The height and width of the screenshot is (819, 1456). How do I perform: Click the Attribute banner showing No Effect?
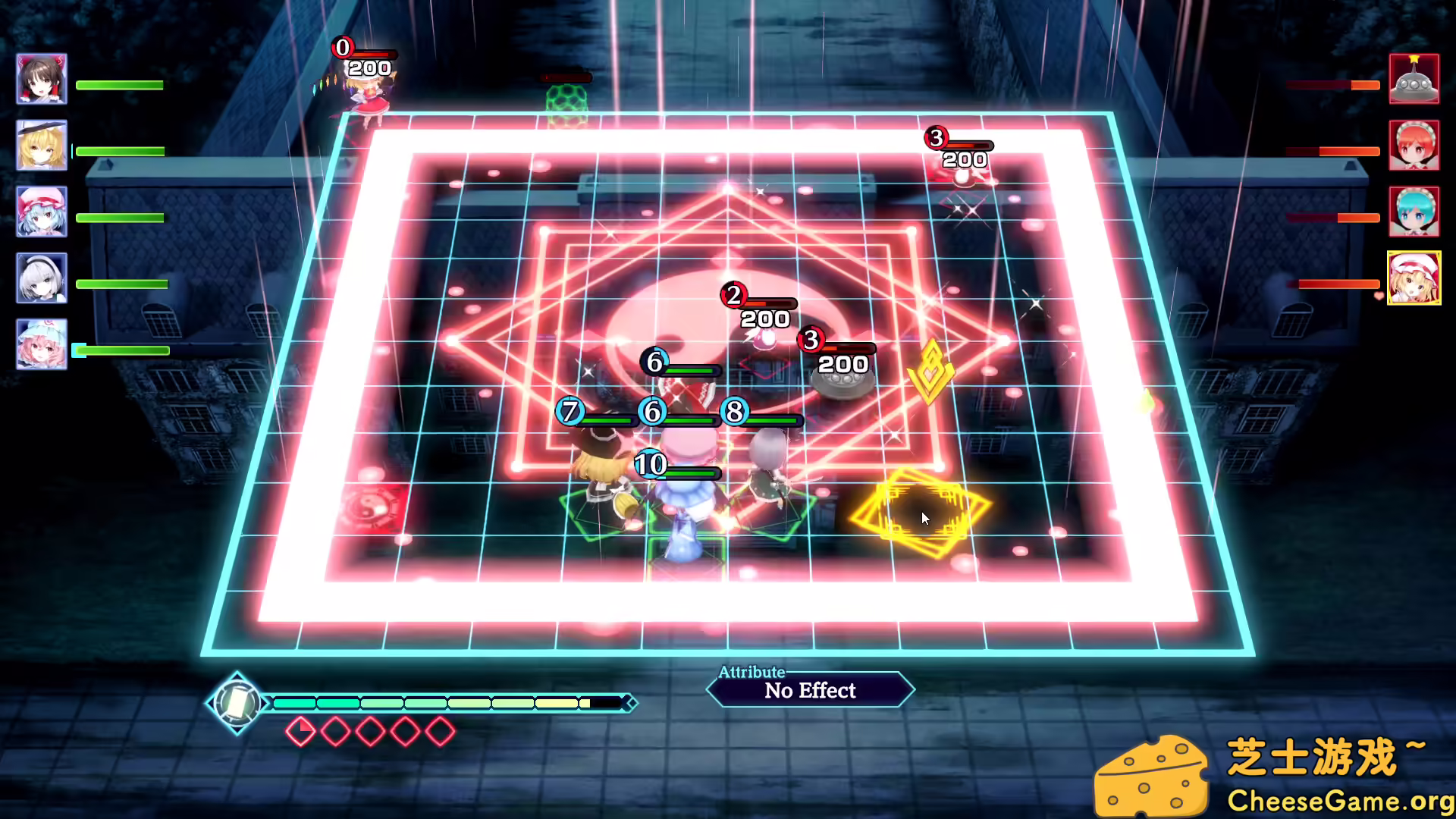point(809,690)
